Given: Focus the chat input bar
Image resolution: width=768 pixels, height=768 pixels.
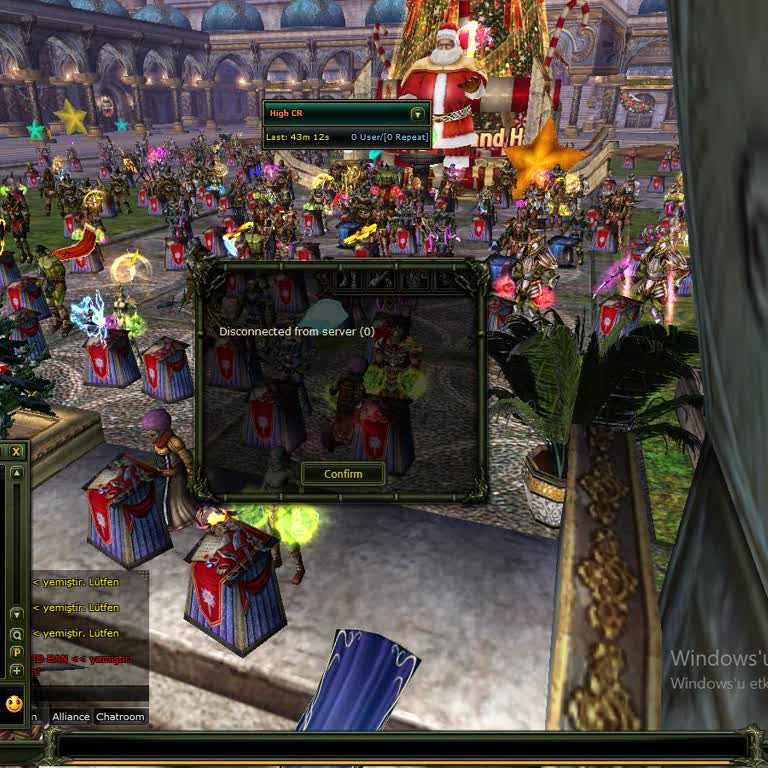Looking at the screenshot, I should pyautogui.click(x=400, y=746).
